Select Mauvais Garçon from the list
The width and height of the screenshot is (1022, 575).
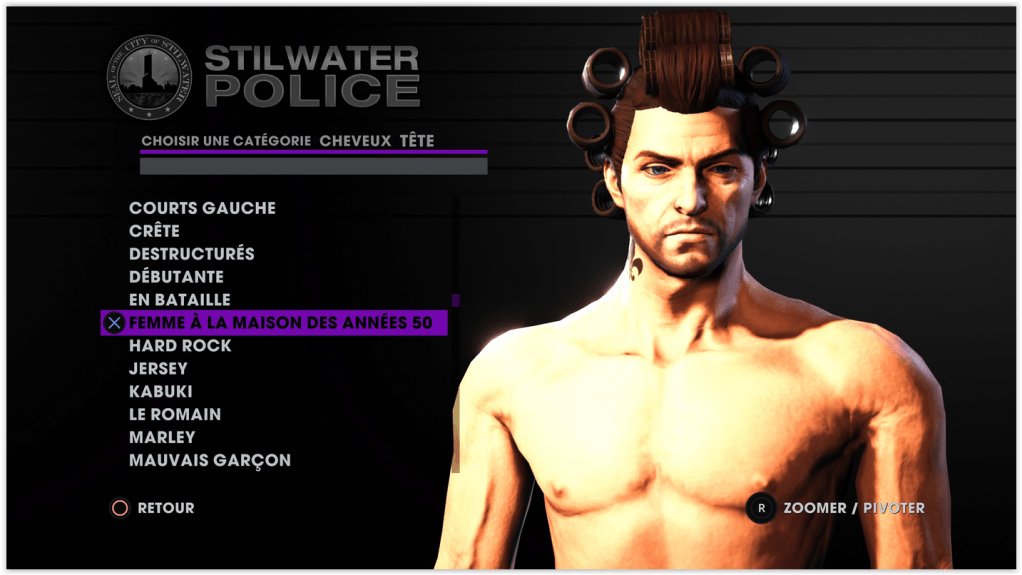pos(210,461)
